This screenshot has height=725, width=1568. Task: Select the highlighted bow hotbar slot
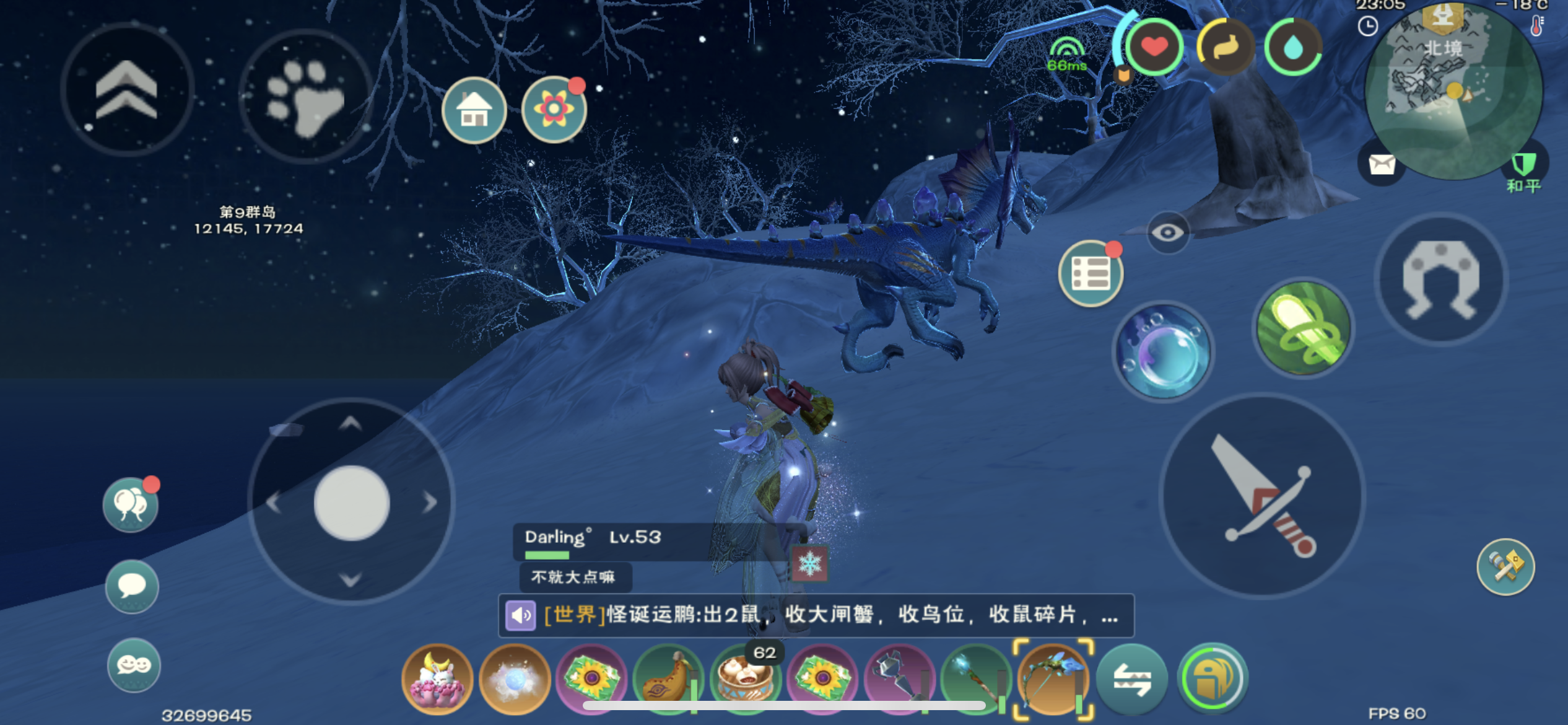tap(1053, 679)
